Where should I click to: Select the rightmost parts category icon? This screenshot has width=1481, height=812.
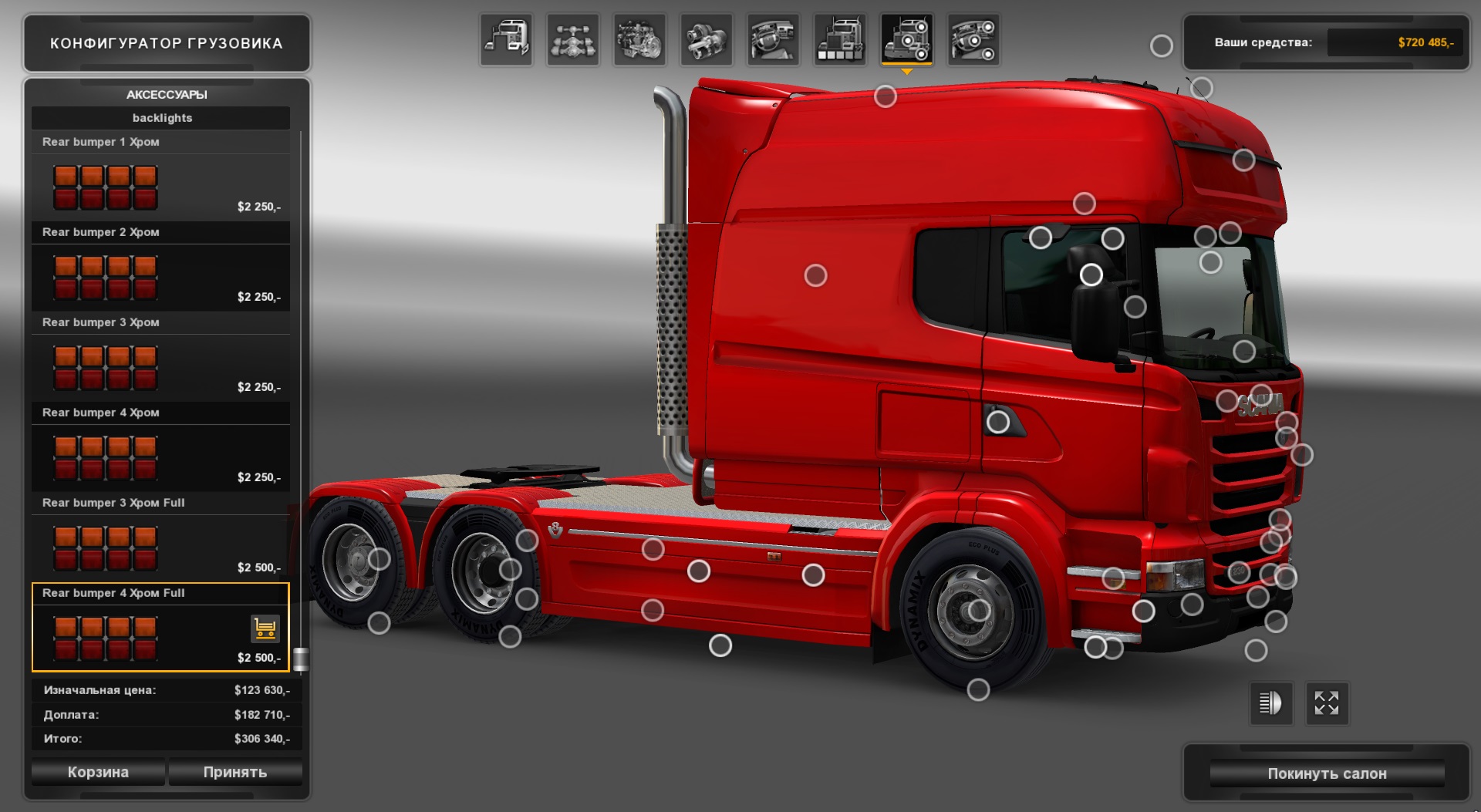[973, 40]
